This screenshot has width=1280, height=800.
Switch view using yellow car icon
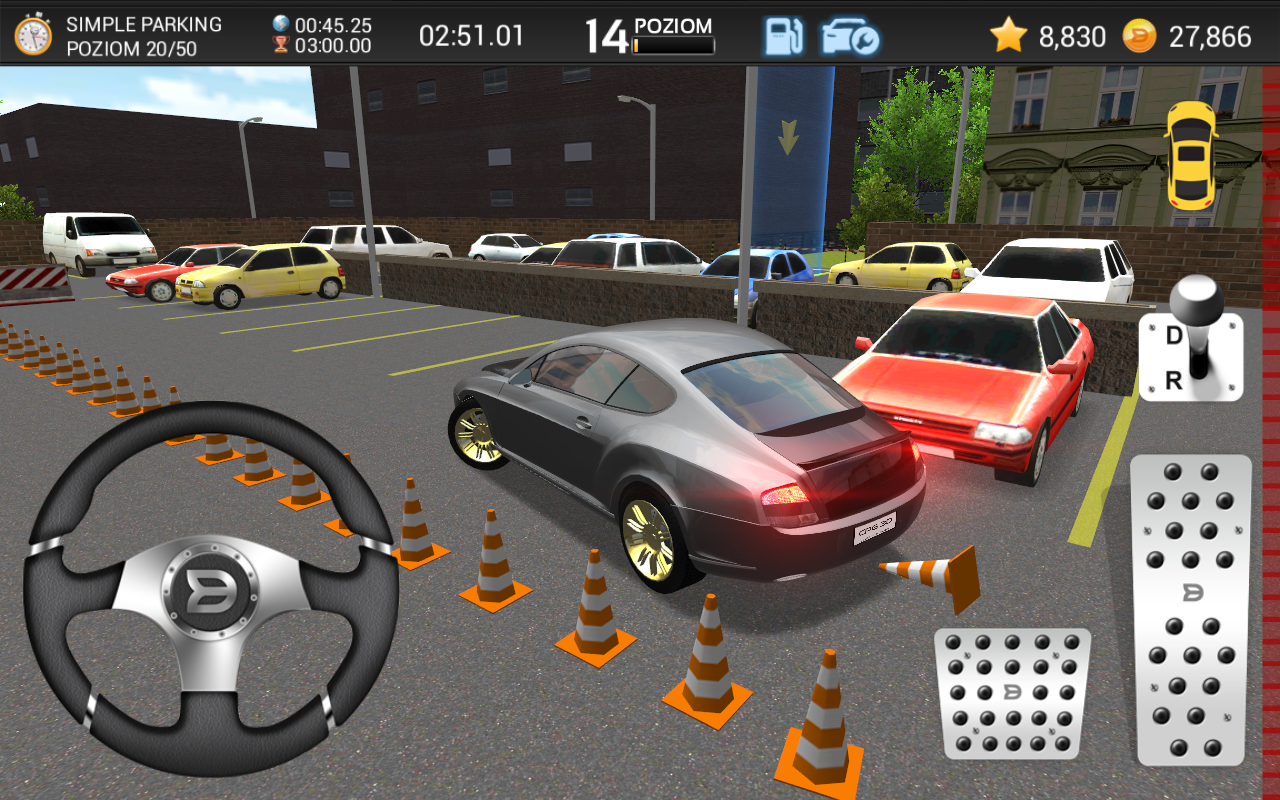pos(1190,155)
